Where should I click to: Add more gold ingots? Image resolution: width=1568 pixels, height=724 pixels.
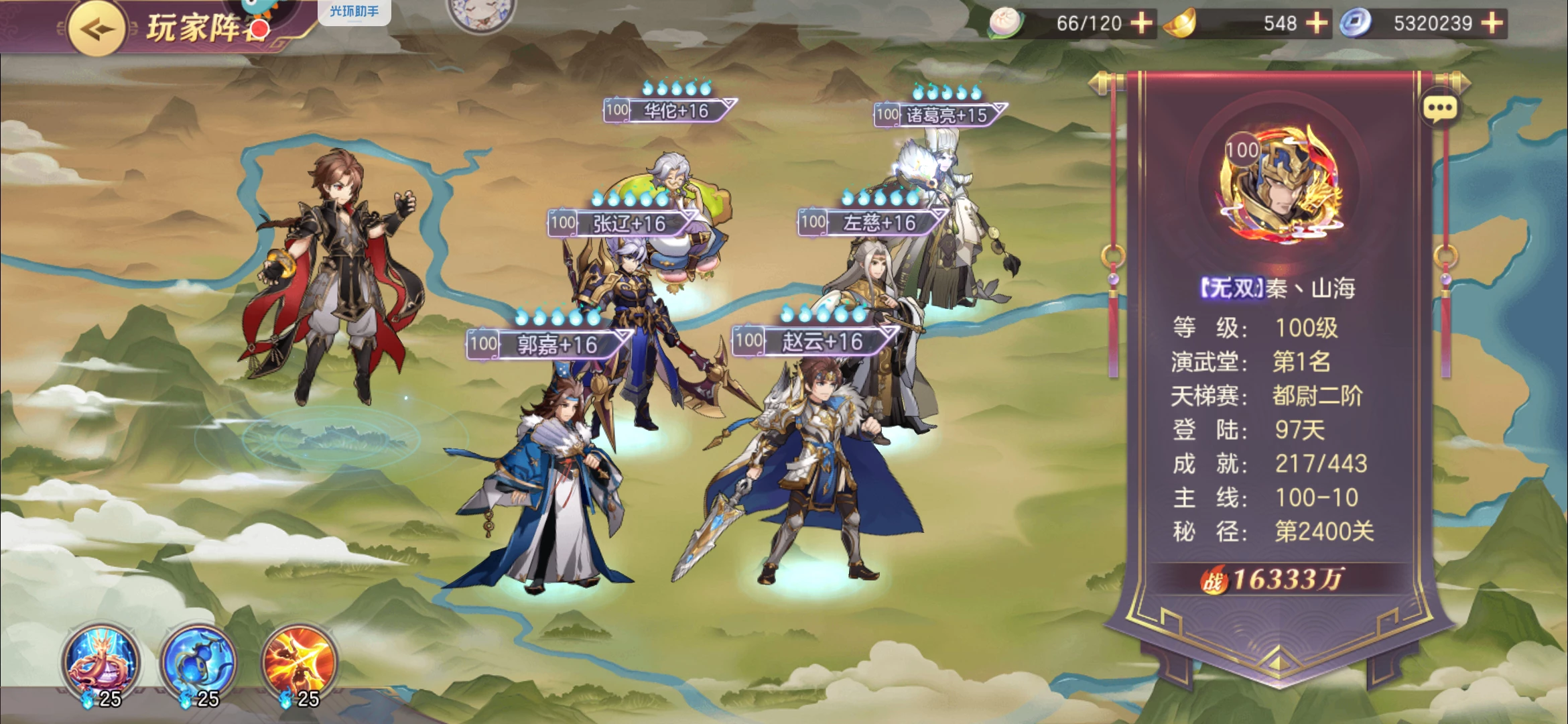1316,23
